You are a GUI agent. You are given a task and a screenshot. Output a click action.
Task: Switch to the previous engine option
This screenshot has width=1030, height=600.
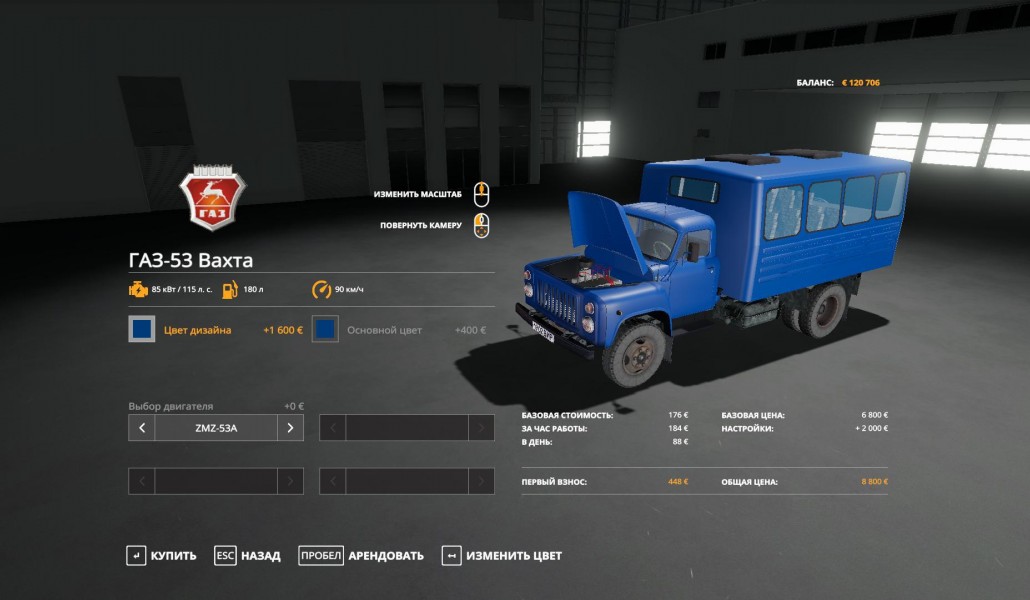(x=142, y=428)
